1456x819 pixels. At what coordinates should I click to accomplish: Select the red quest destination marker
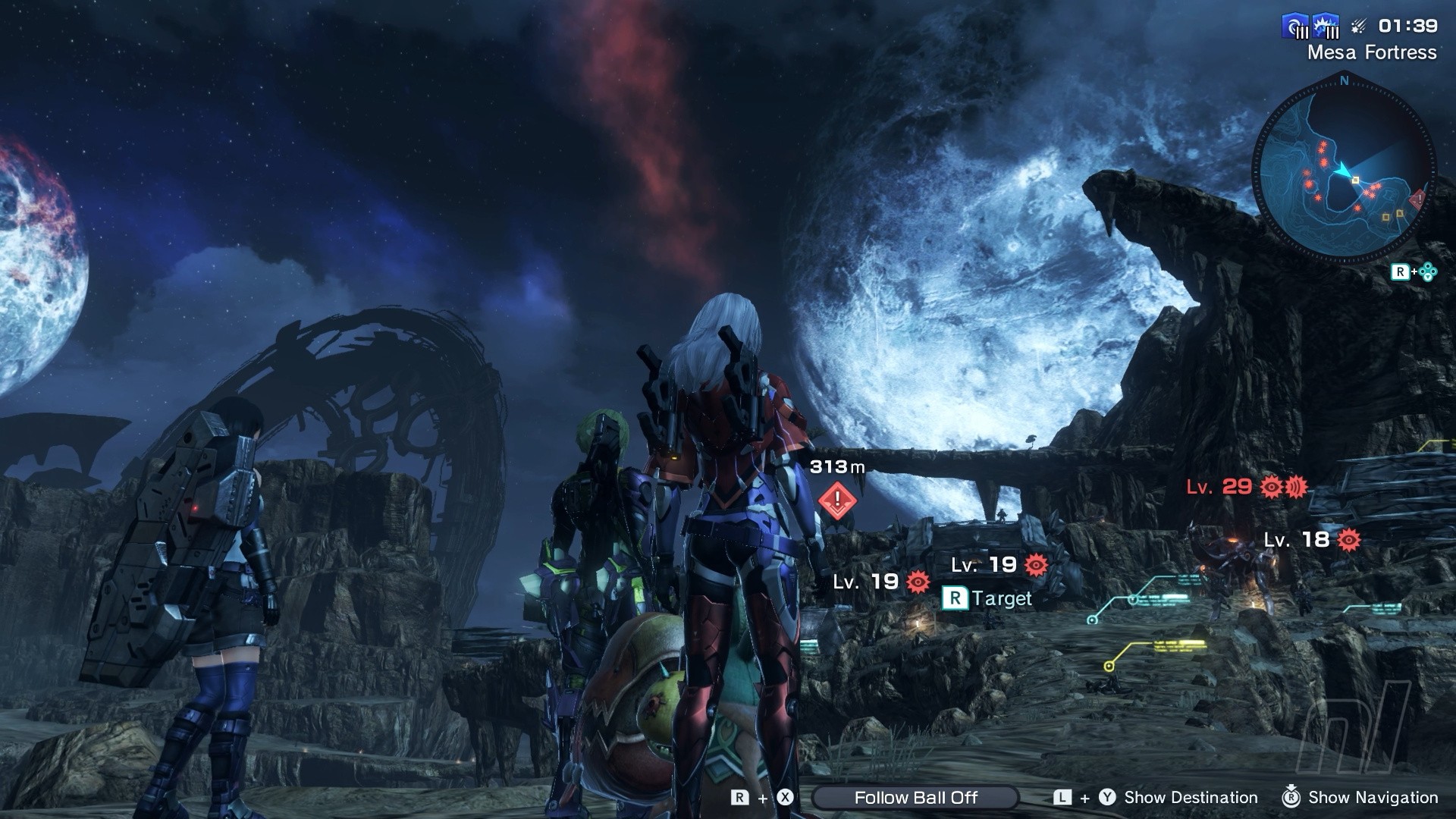pos(837,499)
